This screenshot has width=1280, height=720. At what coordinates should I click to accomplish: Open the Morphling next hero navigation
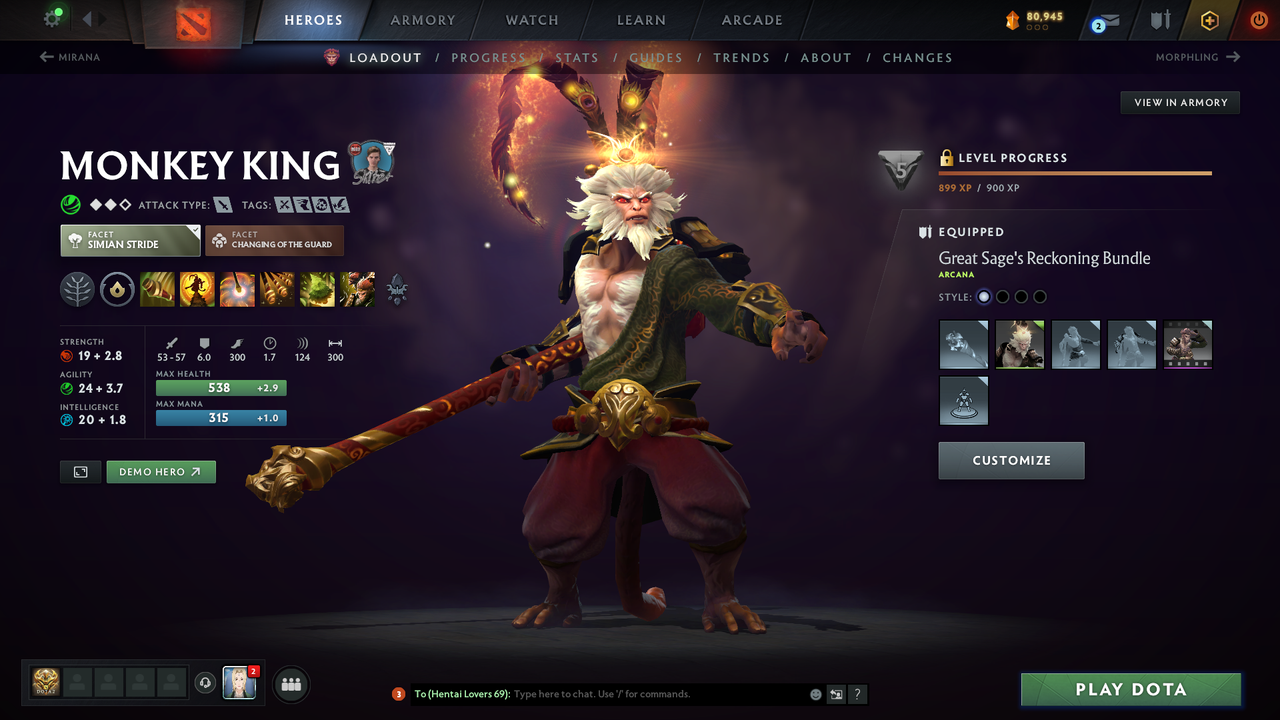pos(1197,57)
